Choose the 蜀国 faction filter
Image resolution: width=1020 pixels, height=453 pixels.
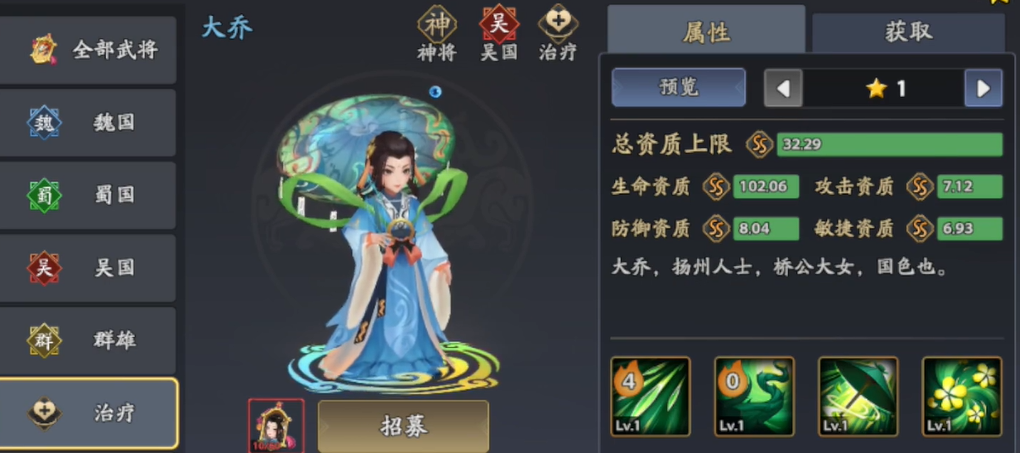pyautogui.click(x=89, y=195)
